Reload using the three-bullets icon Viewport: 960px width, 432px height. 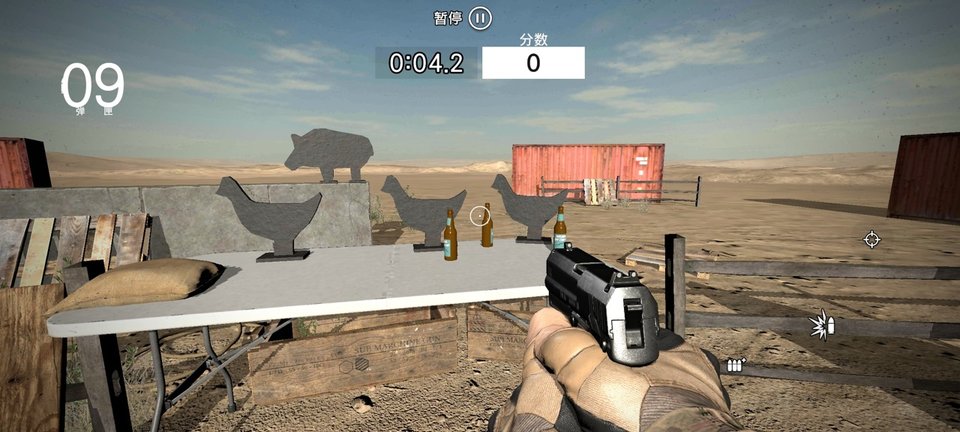pos(736,365)
